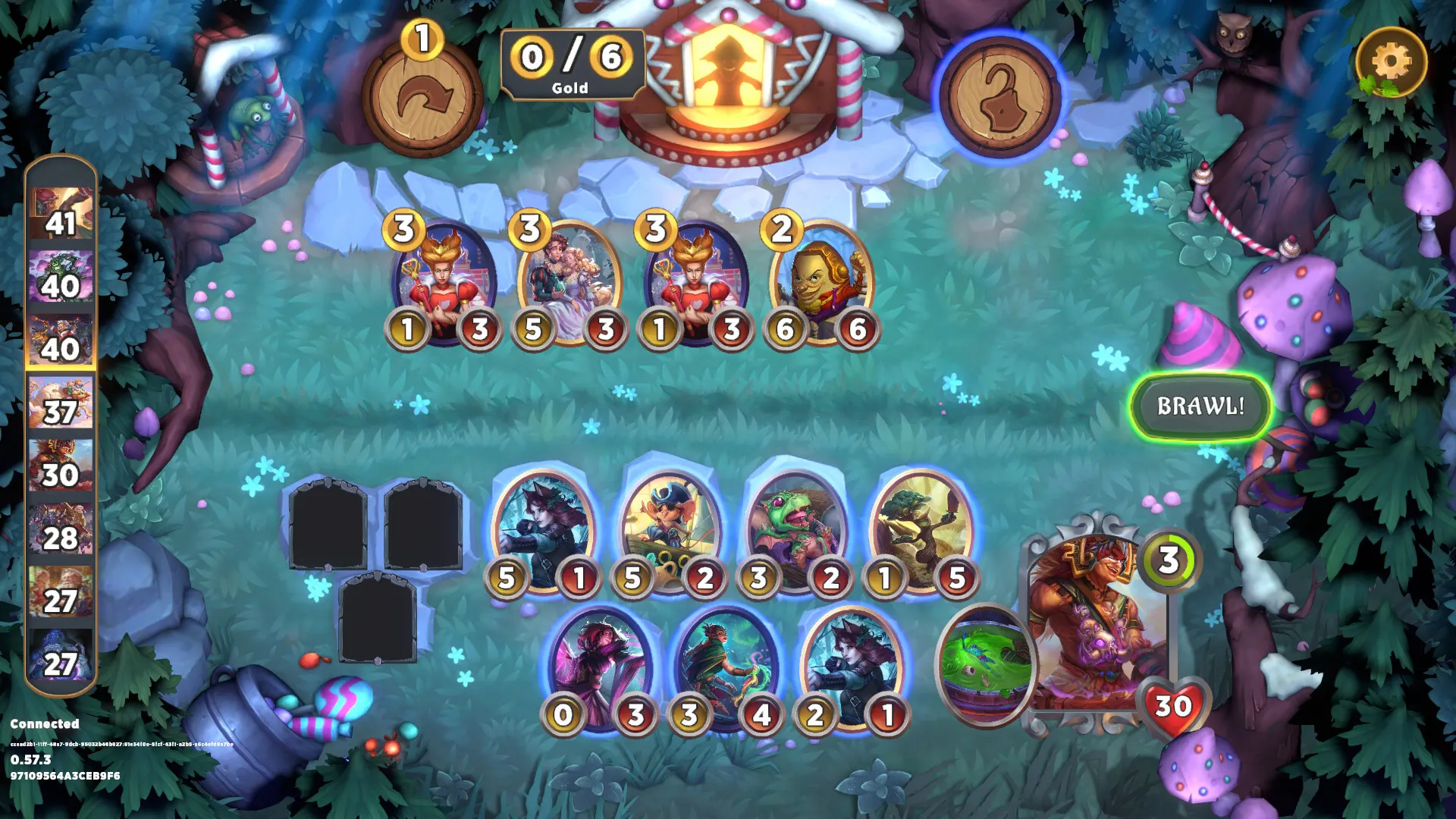The height and width of the screenshot is (819, 1456).
Task: View the leaderboard player with 30 health
Action: coord(61,466)
